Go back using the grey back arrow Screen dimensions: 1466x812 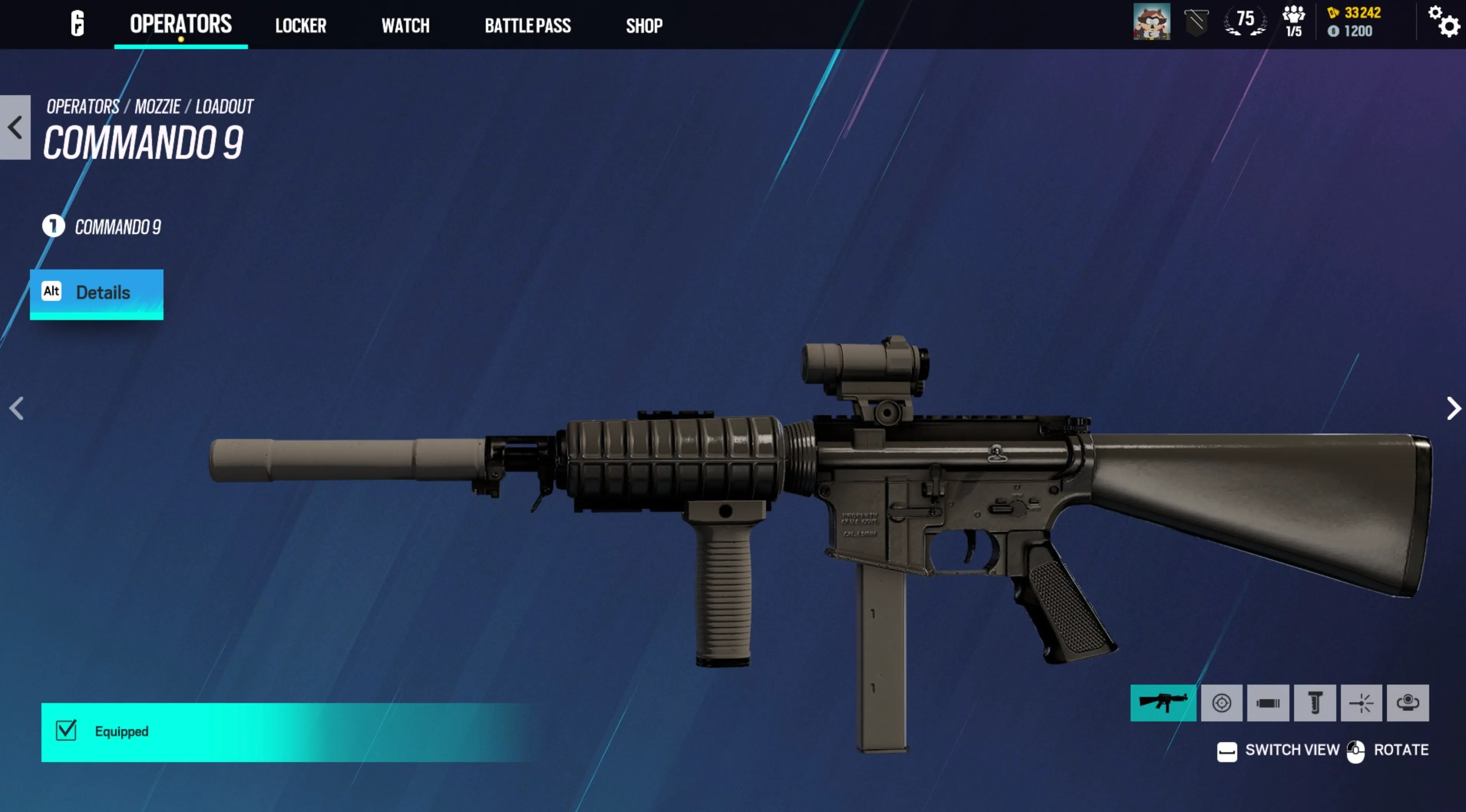tap(15, 127)
